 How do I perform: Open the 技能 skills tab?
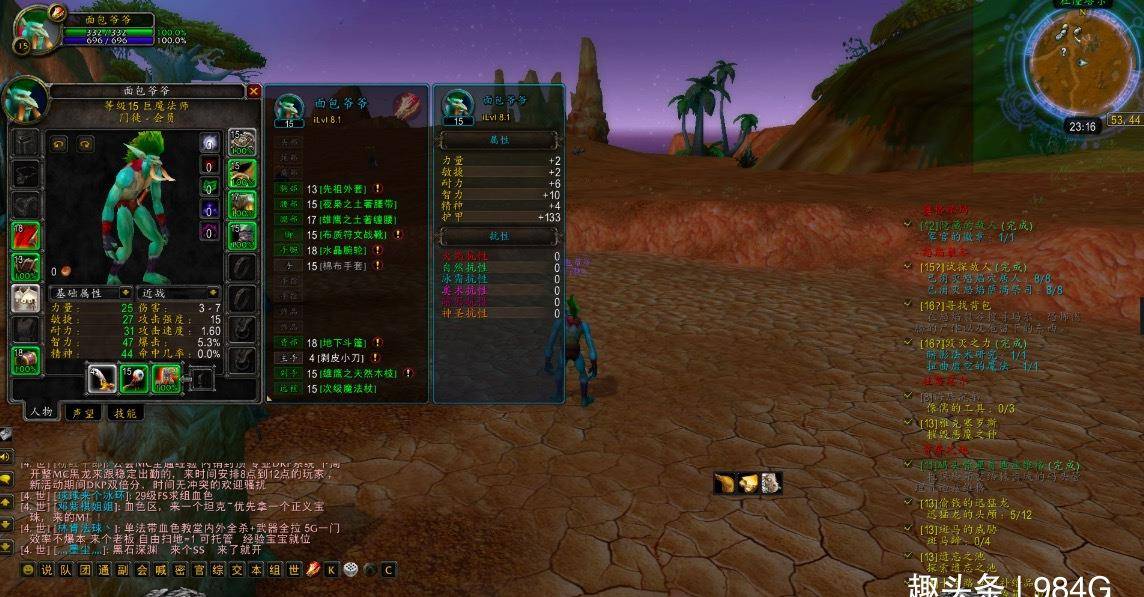126,412
